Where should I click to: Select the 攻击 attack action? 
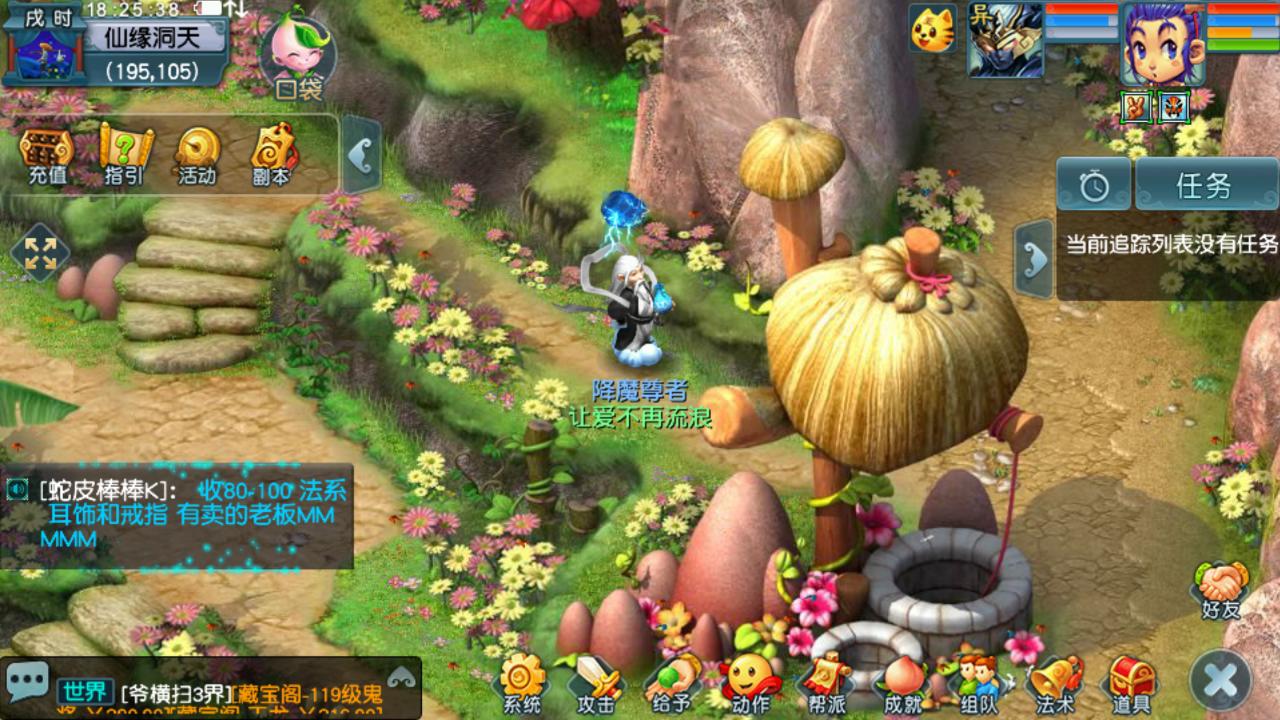(x=595, y=683)
